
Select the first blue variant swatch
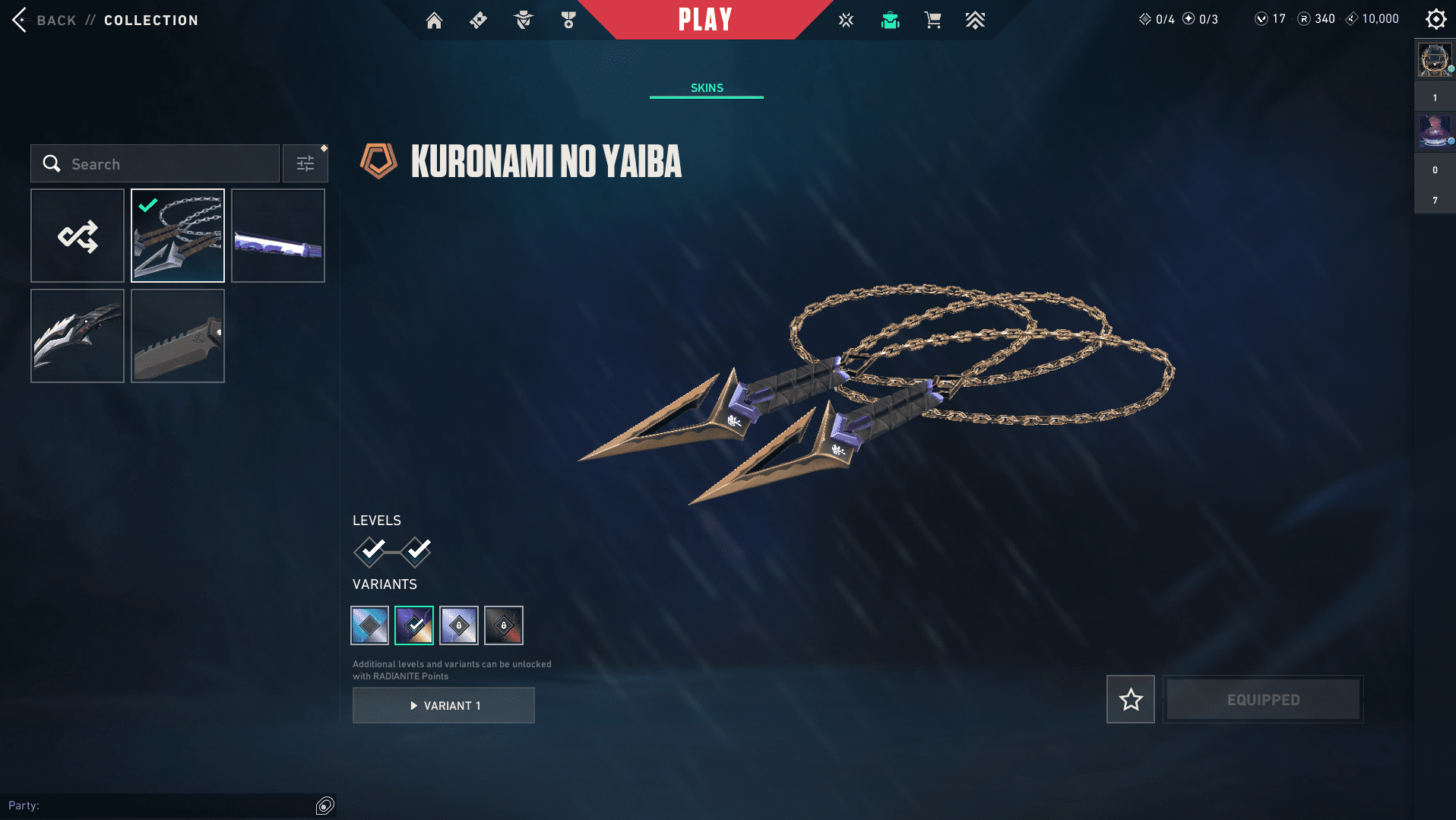[x=369, y=625]
